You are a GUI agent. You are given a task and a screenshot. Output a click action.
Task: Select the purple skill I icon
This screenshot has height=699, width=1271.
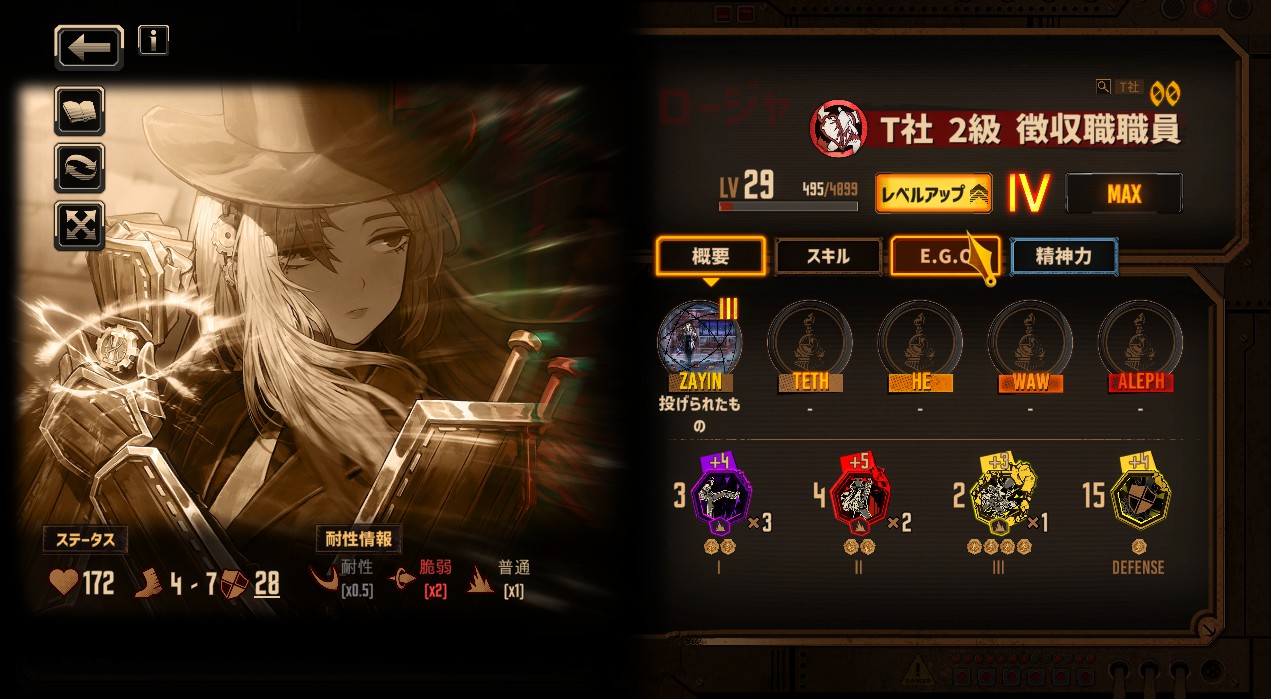point(720,497)
